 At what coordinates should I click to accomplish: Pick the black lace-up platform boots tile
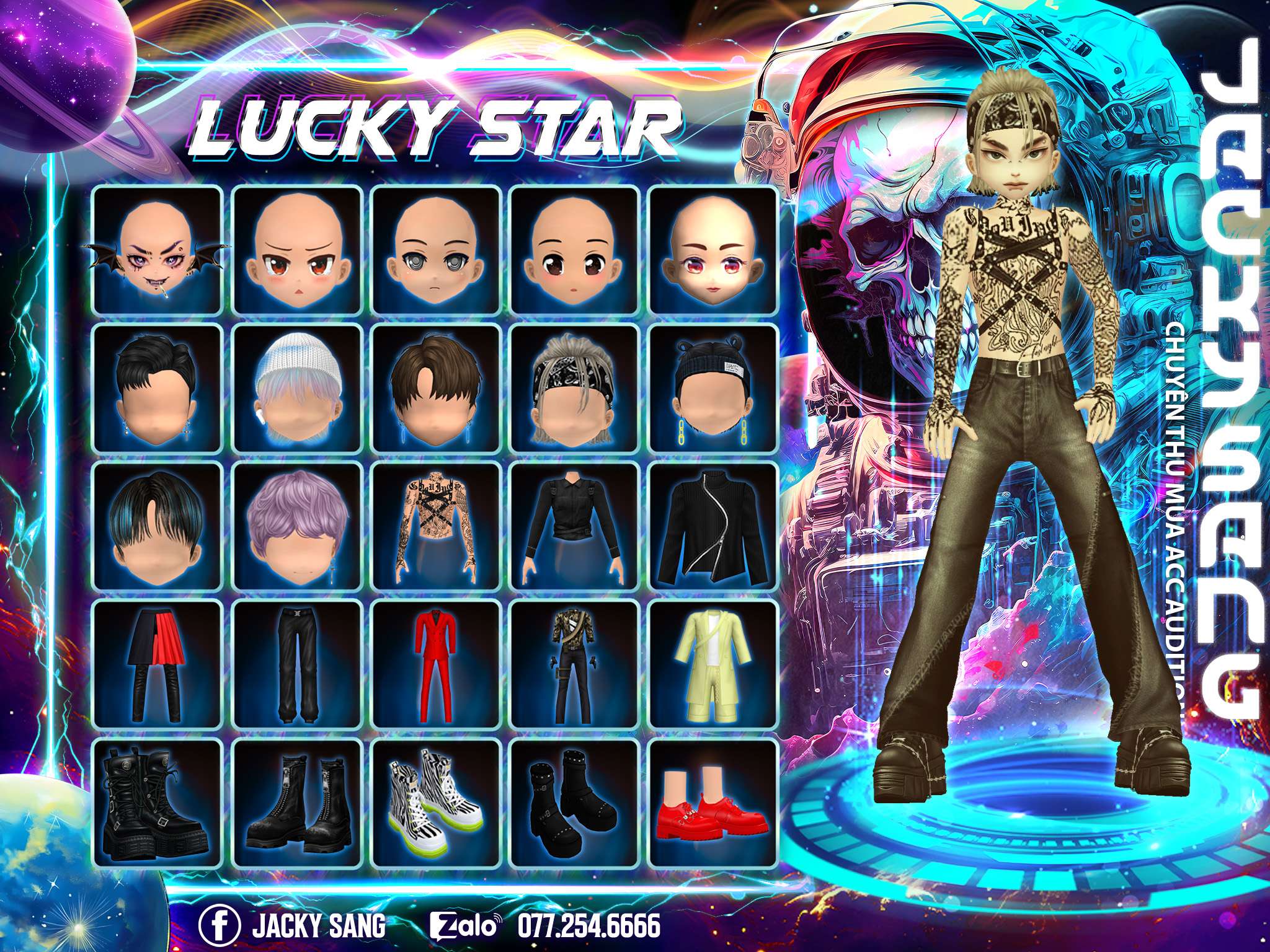coord(158,803)
